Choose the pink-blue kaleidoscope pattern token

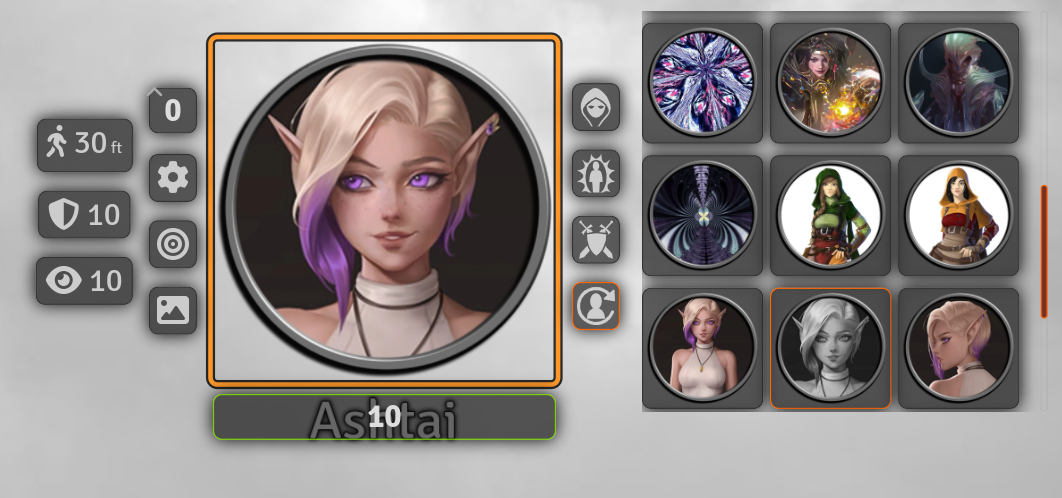702,82
